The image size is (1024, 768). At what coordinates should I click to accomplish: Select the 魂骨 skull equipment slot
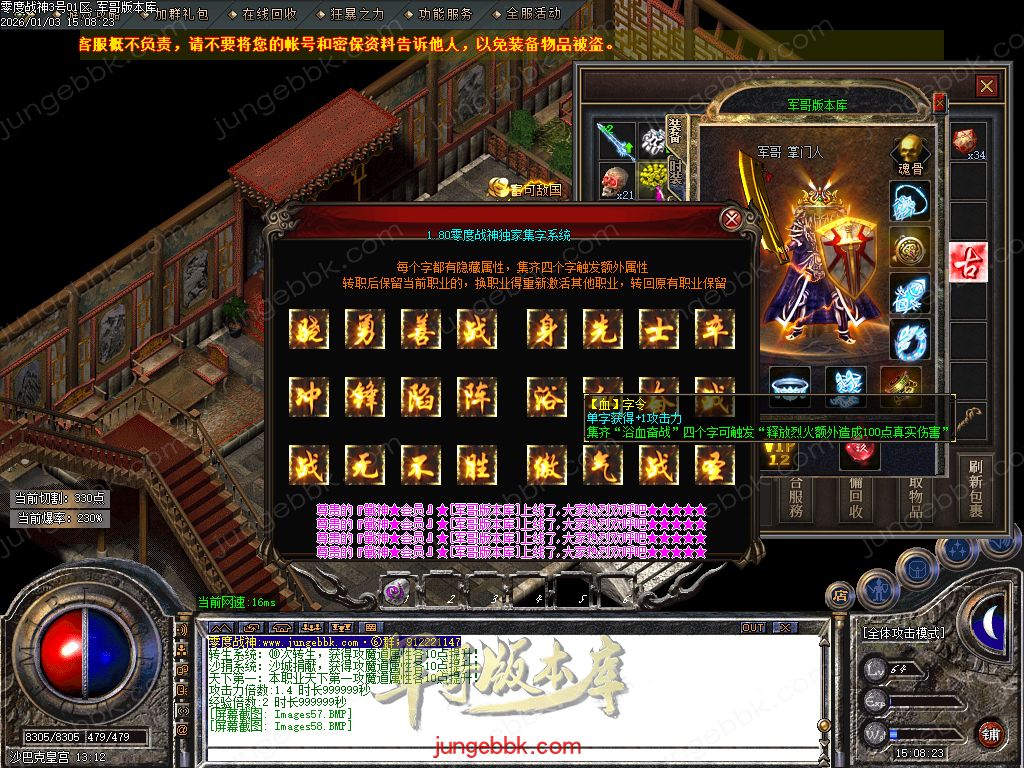910,153
